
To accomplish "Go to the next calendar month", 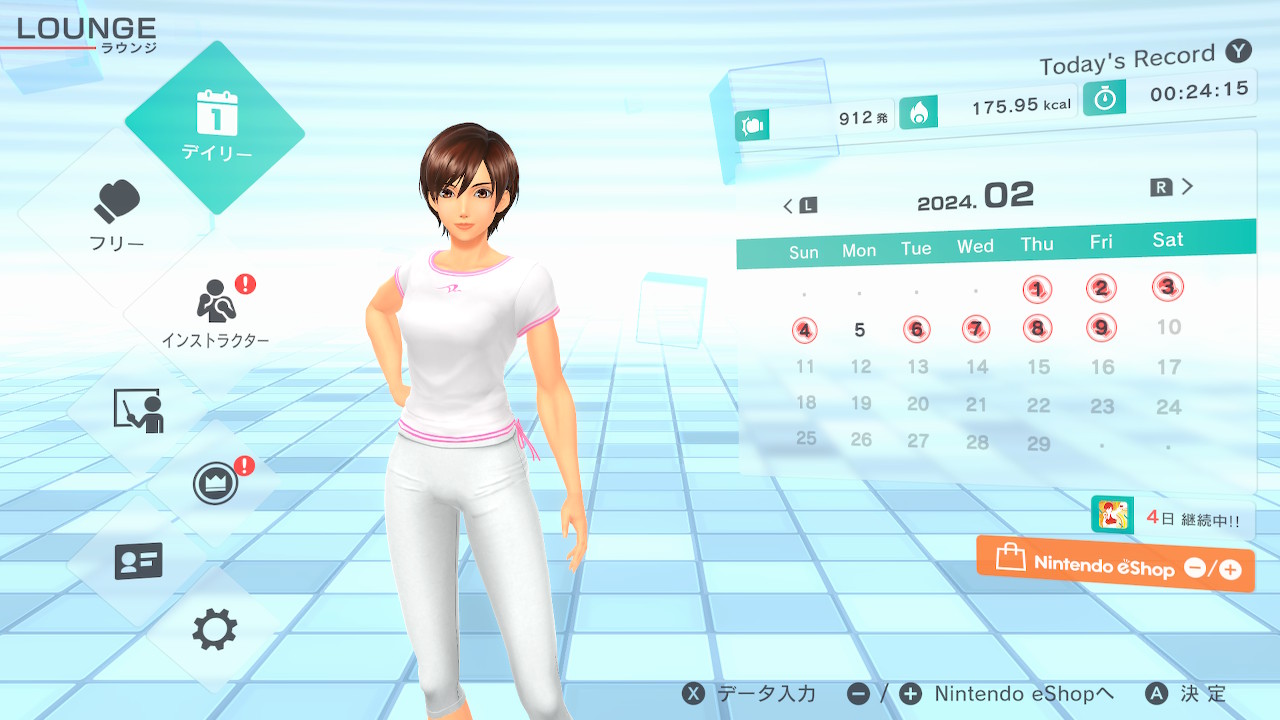I will [1173, 187].
